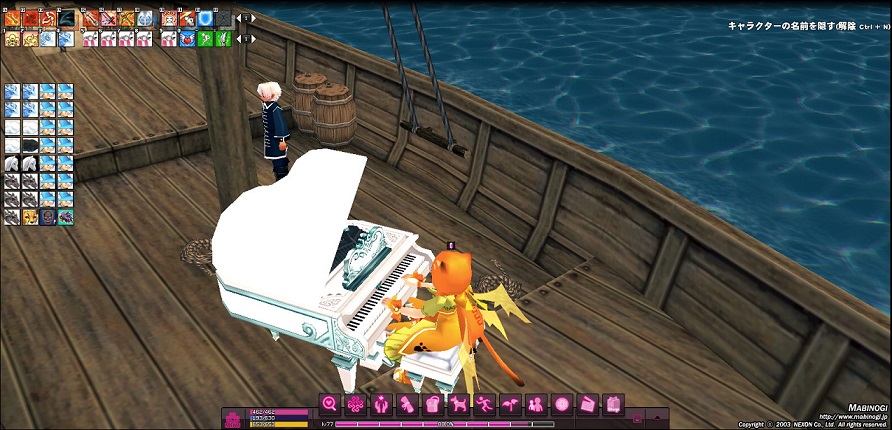Click the pink Celtic knot menu icon
Screen dimensions: 892x430
[x=354, y=404]
